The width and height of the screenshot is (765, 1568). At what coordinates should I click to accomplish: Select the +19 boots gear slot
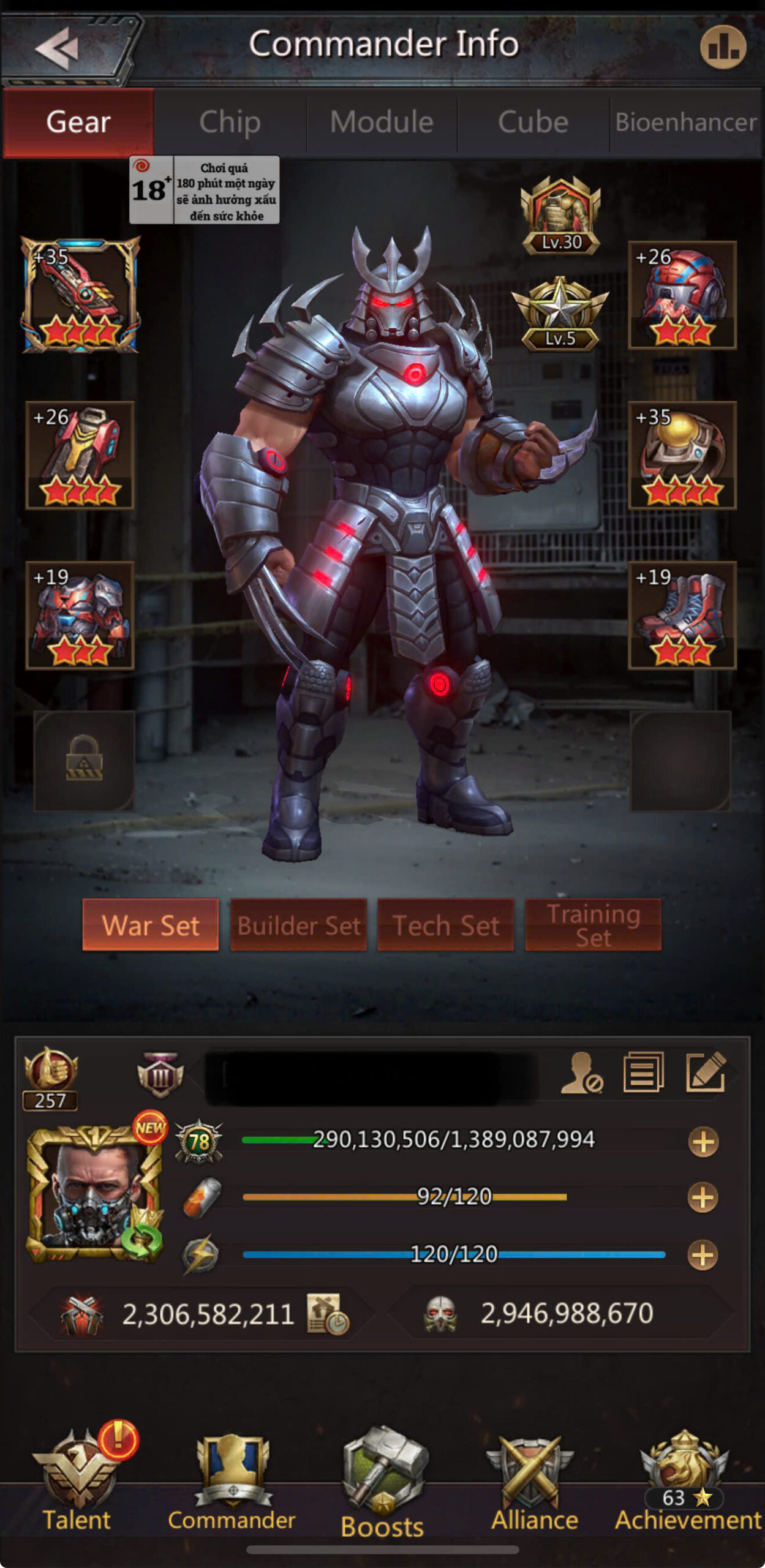(682, 615)
